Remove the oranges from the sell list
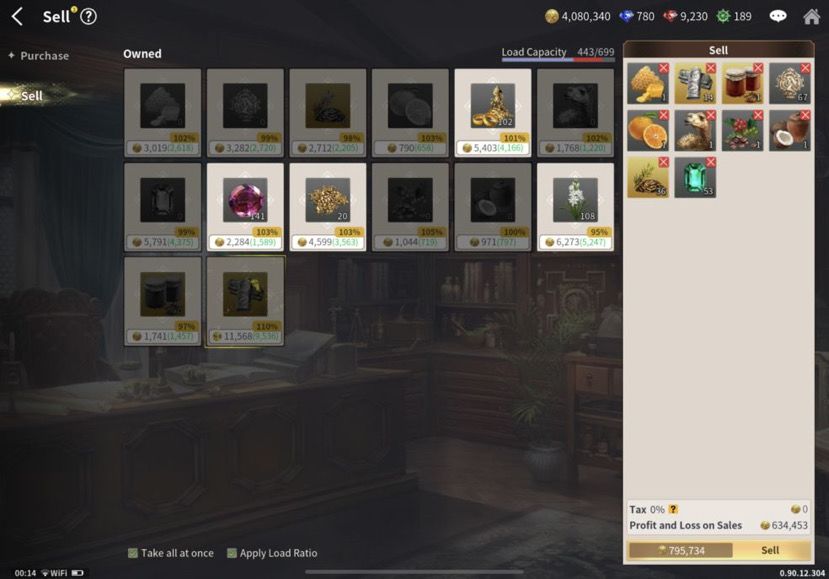Image resolution: width=829 pixels, height=579 pixels. click(663, 115)
